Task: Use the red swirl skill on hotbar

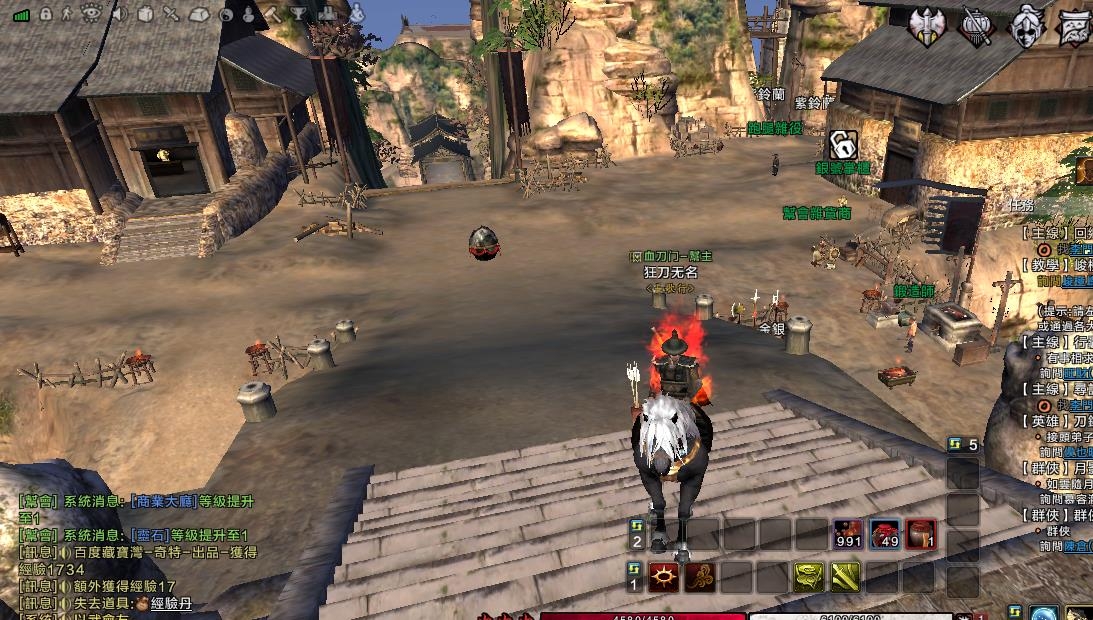Action: coord(700,577)
